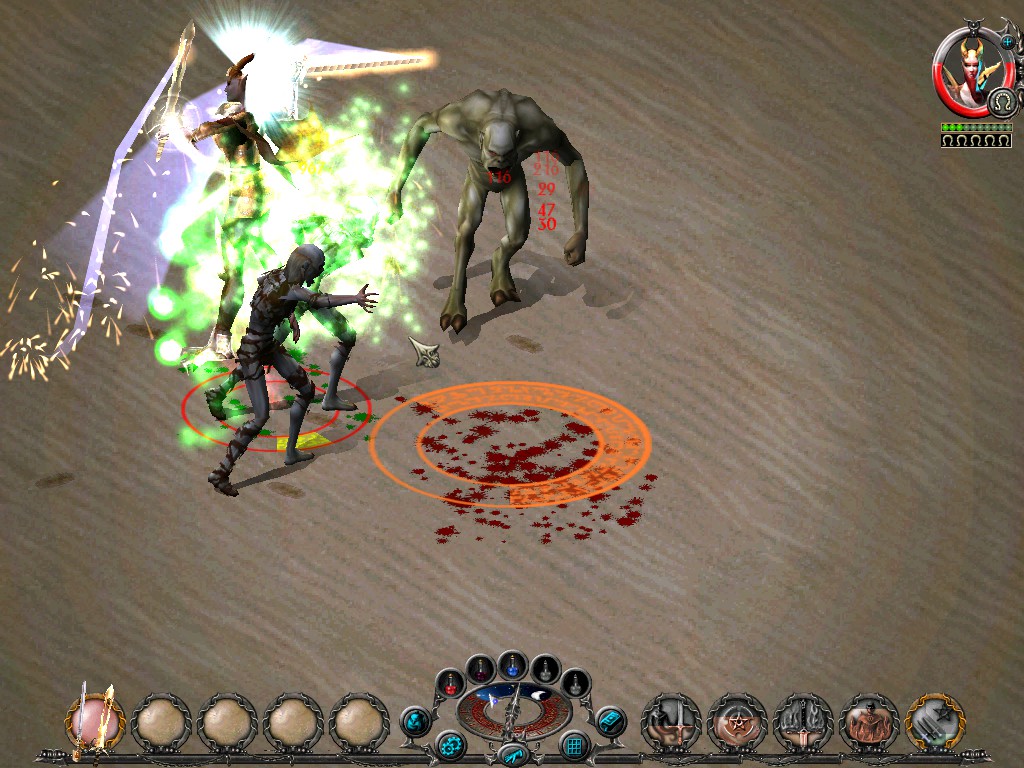Activate the spiked claws combat art slot

pyautogui.click(x=803, y=721)
